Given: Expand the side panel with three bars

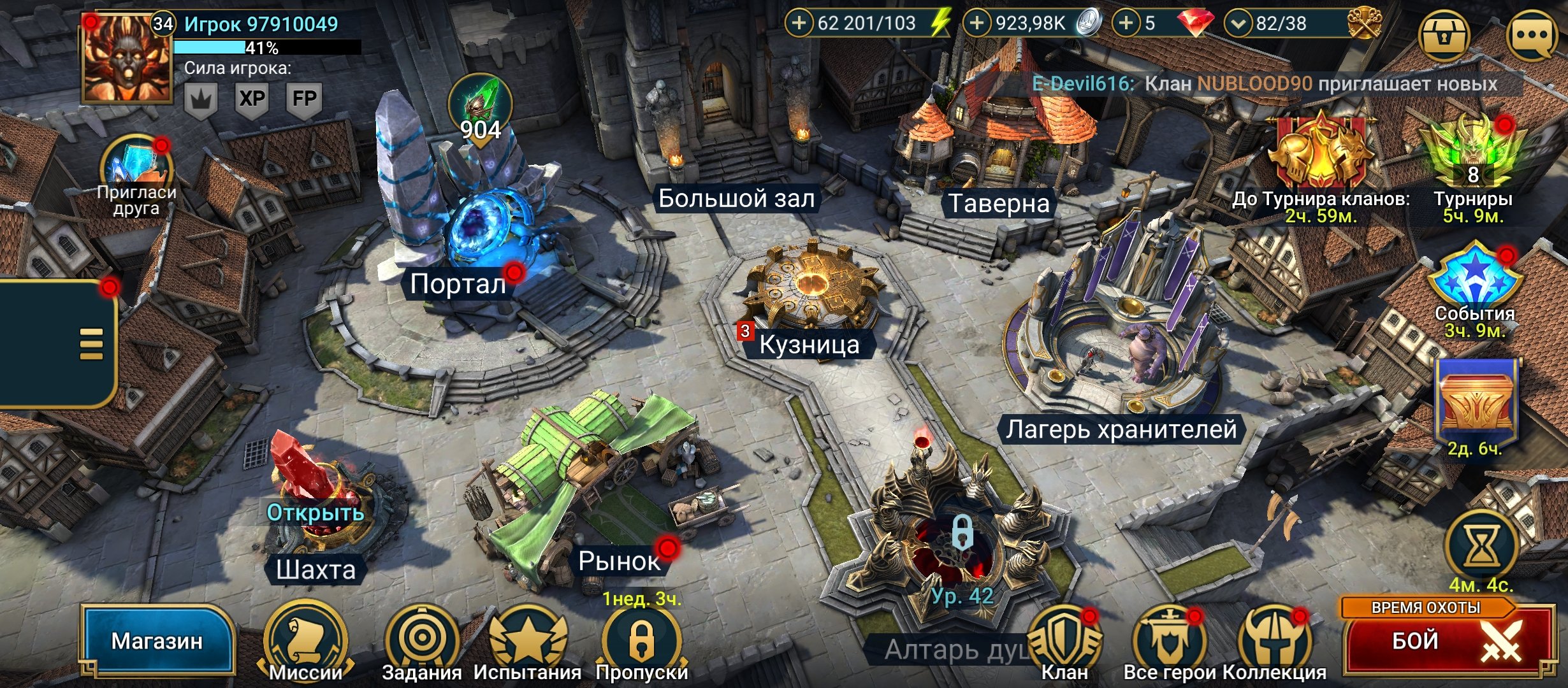Looking at the screenshot, I should tap(91, 344).
